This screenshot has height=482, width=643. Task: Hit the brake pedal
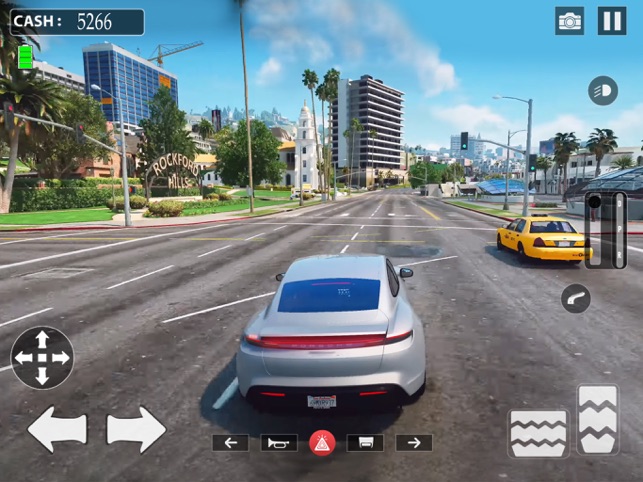(538, 433)
